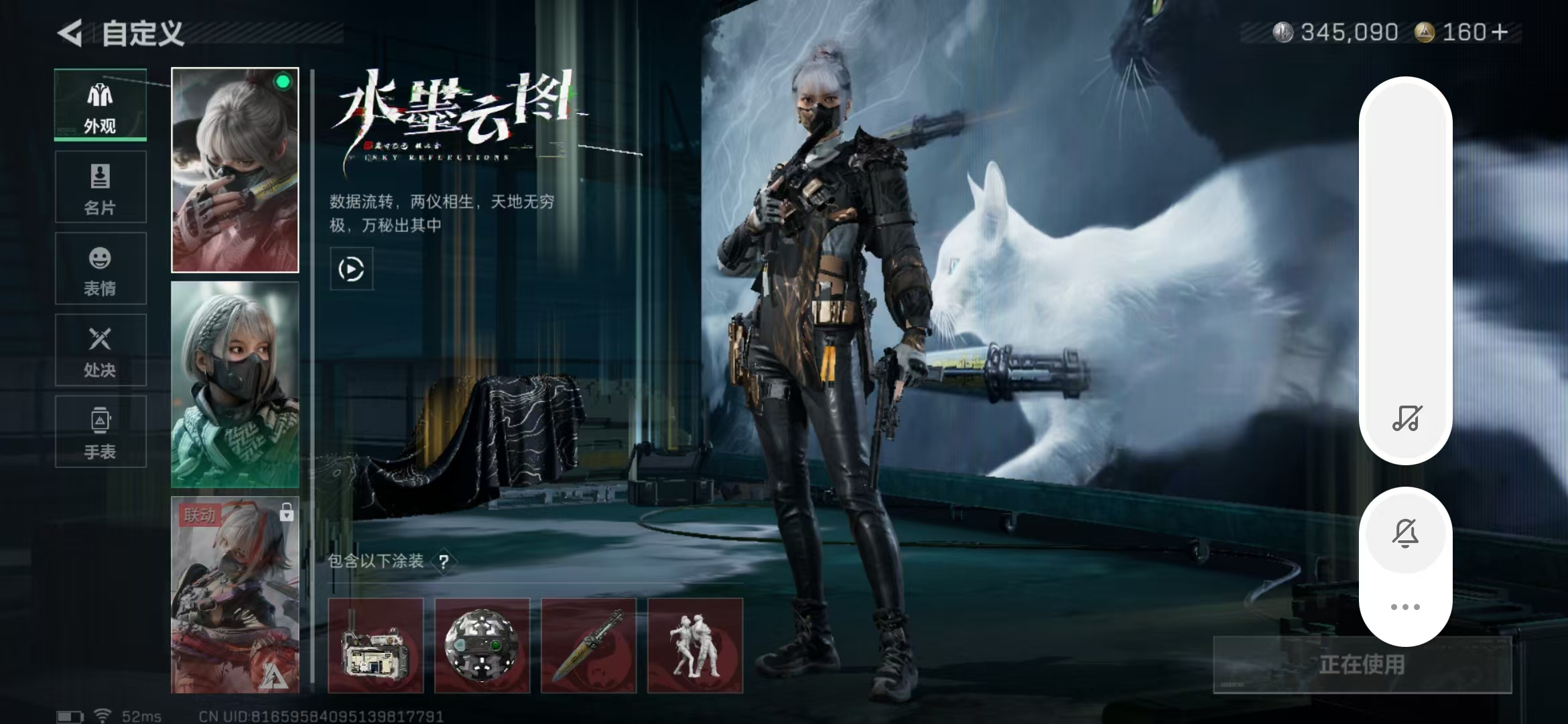Select the equipped red-jacket skin thumbnail
The height and width of the screenshot is (724, 1568).
click(235, 170)
